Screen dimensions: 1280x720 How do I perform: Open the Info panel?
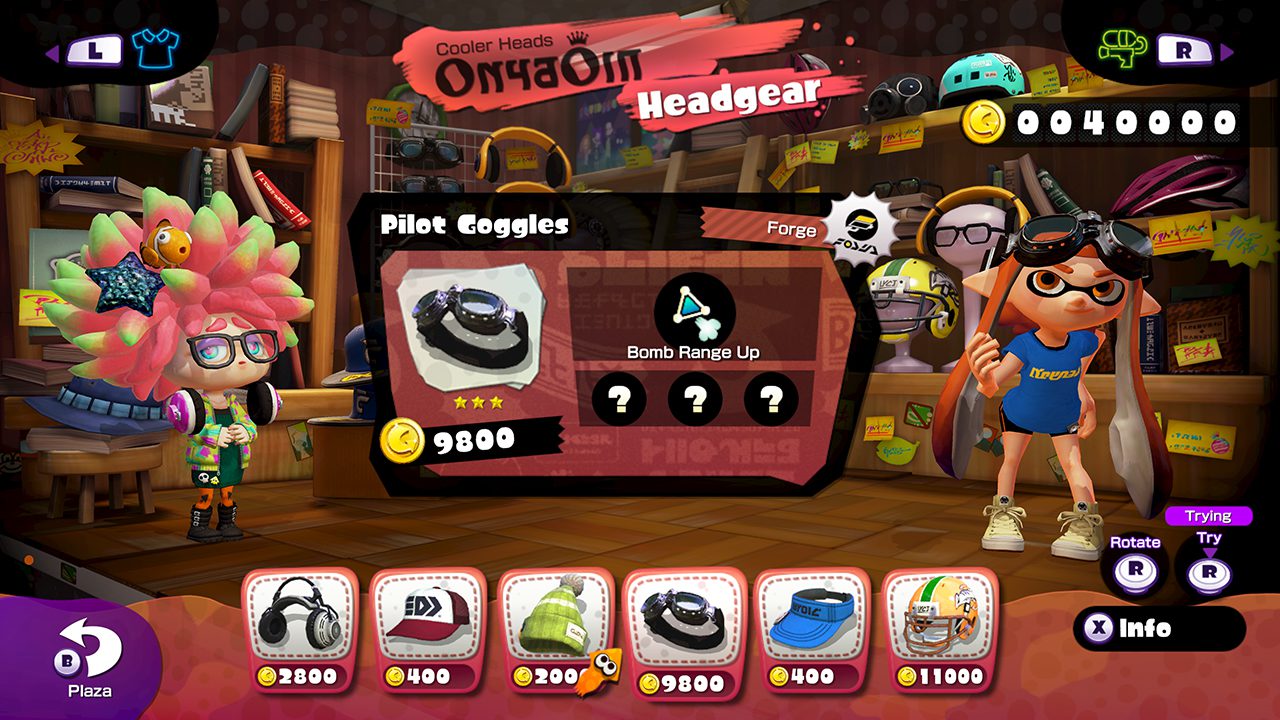click(x=1159, y=628)
